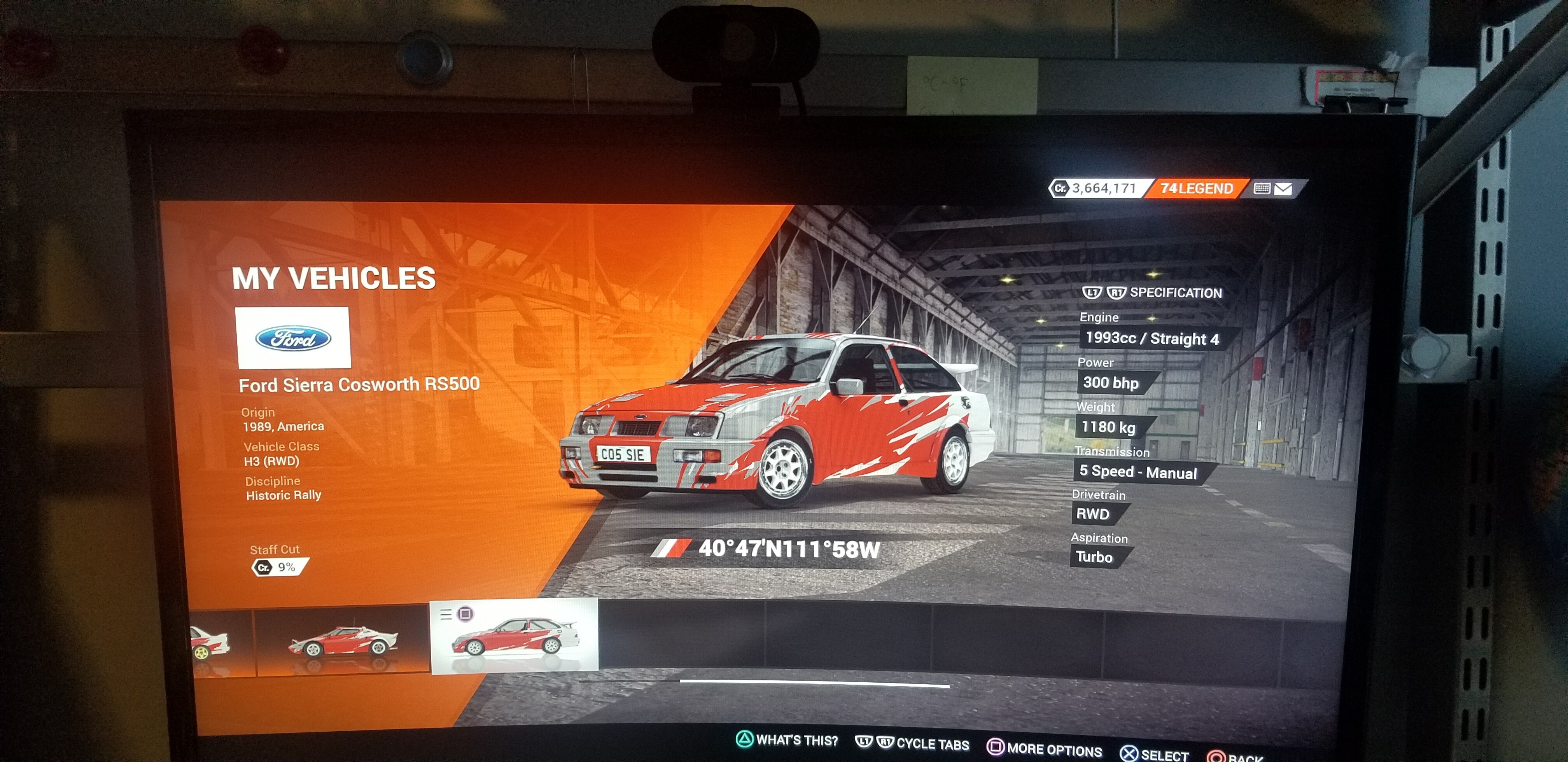Click the vehicle list horizontal scrollbar

click(814, 684)
